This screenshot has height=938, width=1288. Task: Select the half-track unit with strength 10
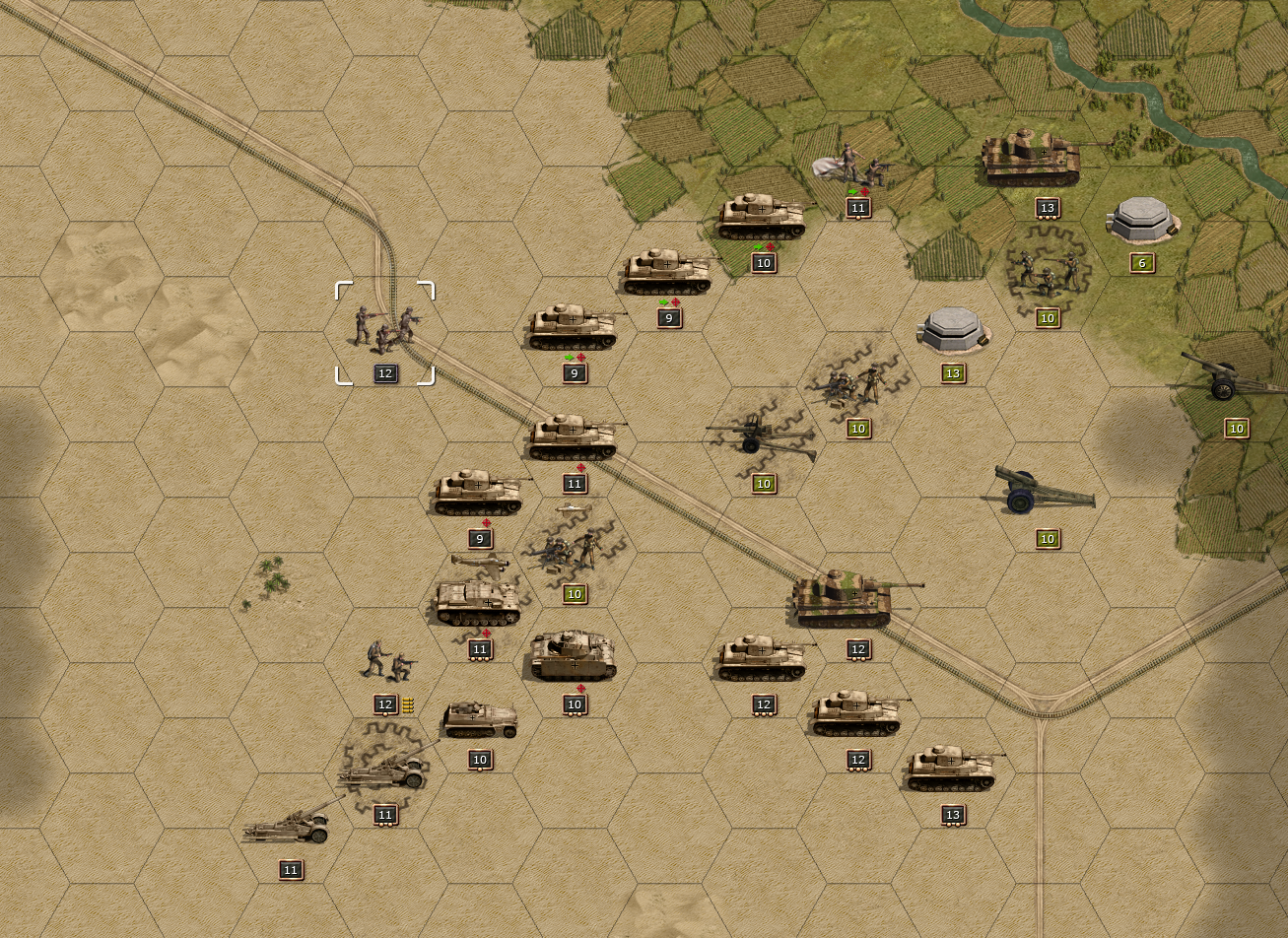tap(480, 721)
